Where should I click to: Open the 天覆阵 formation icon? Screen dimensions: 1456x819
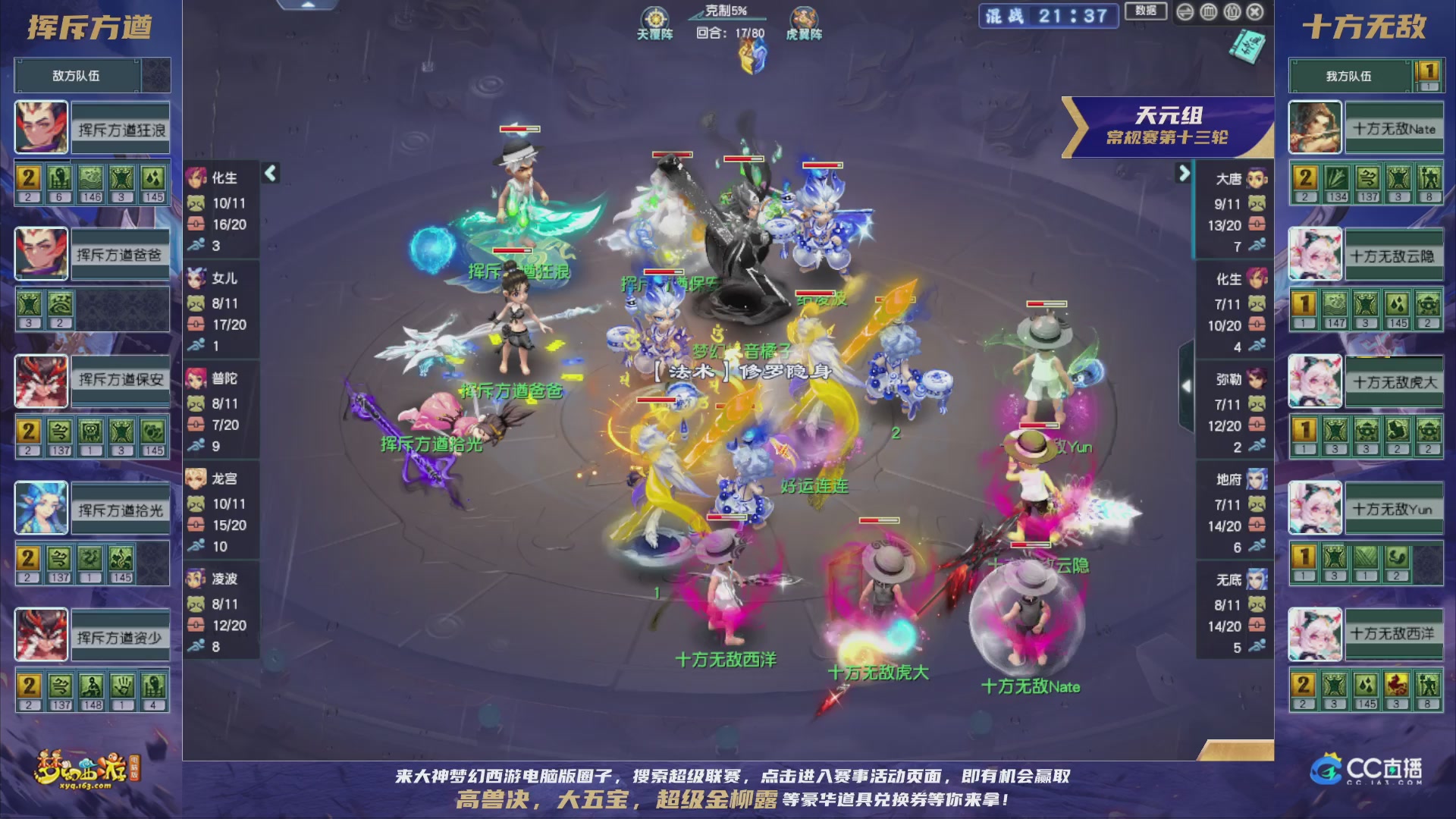click(x=657, y=18)
